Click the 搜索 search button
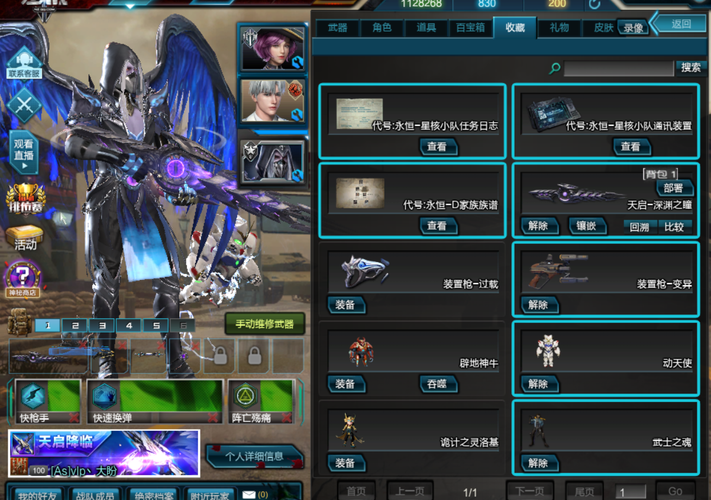 pyautogui.click(x=690, y=68)
